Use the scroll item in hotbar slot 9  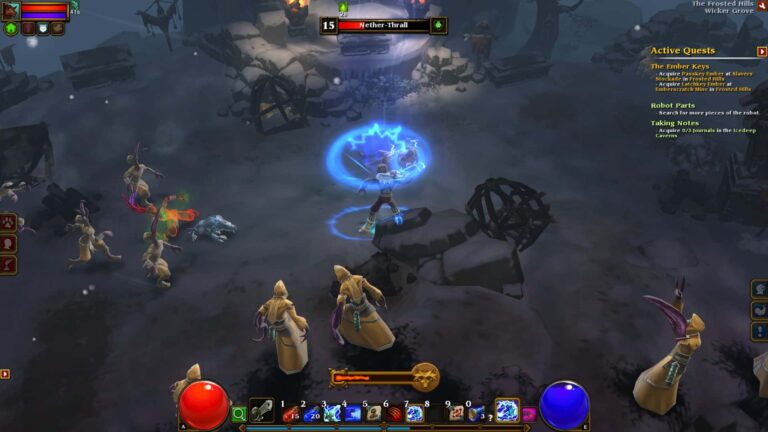[456, 411]
